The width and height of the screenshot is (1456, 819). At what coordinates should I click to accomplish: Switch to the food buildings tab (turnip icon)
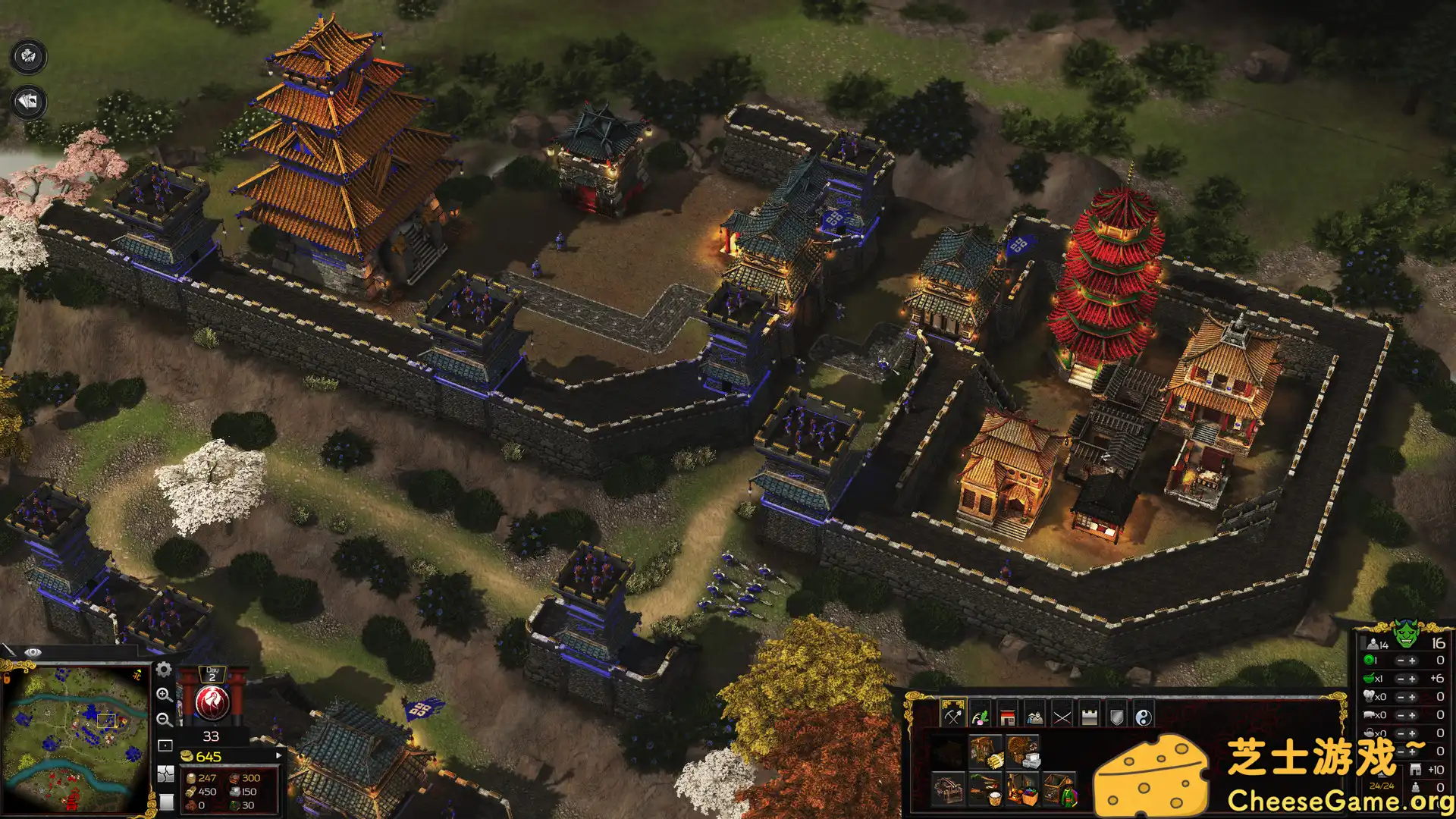coord(981,717)
